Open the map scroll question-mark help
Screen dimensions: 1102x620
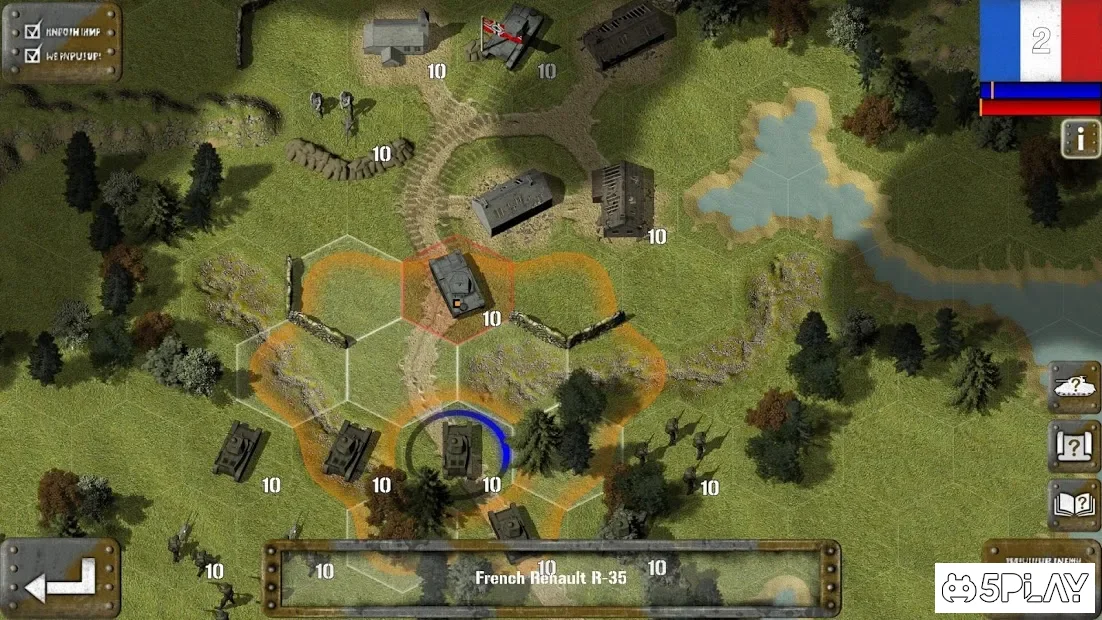[1074, 446]
